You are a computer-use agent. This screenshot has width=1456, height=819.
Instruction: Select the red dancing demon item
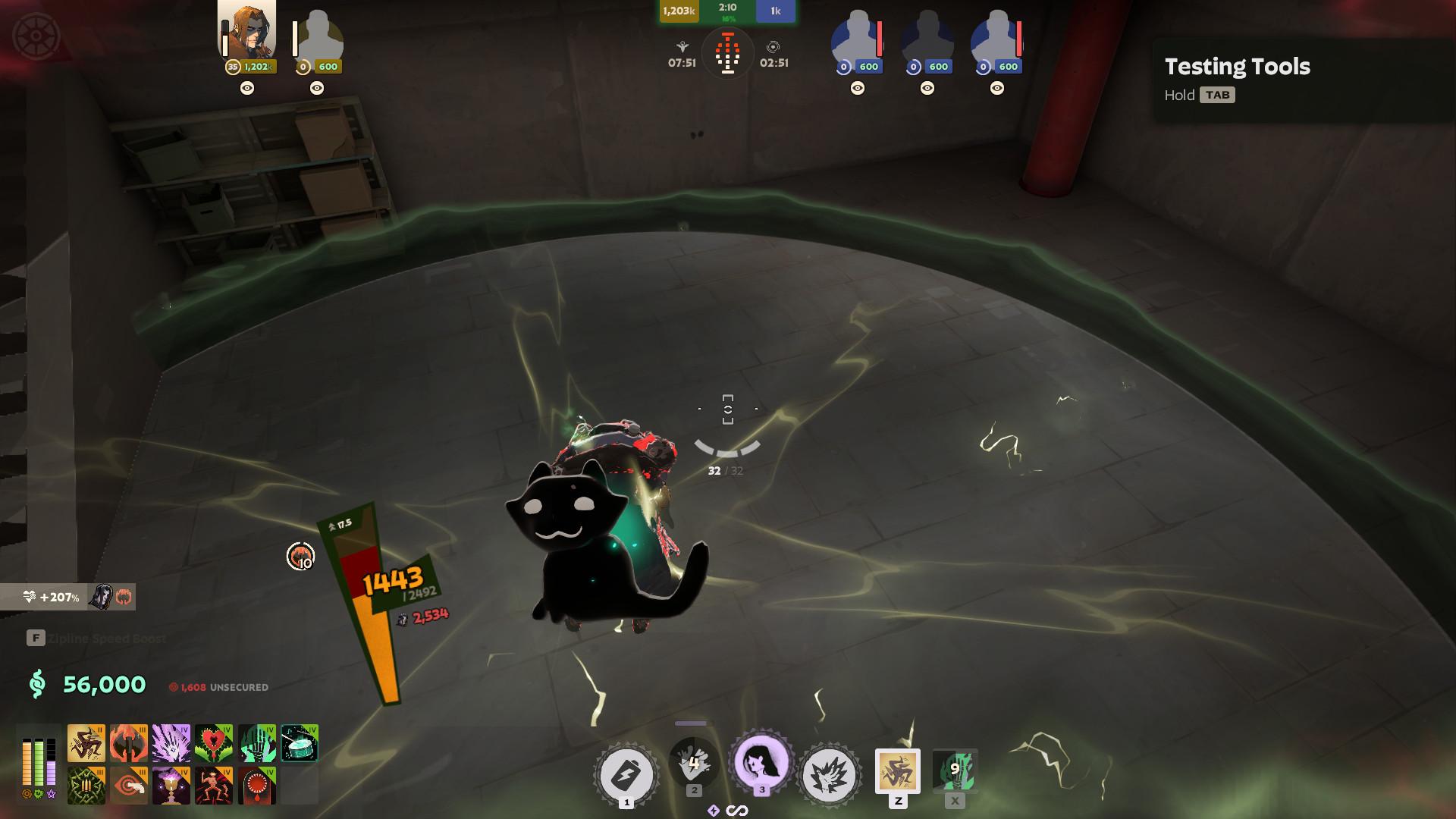214,786
